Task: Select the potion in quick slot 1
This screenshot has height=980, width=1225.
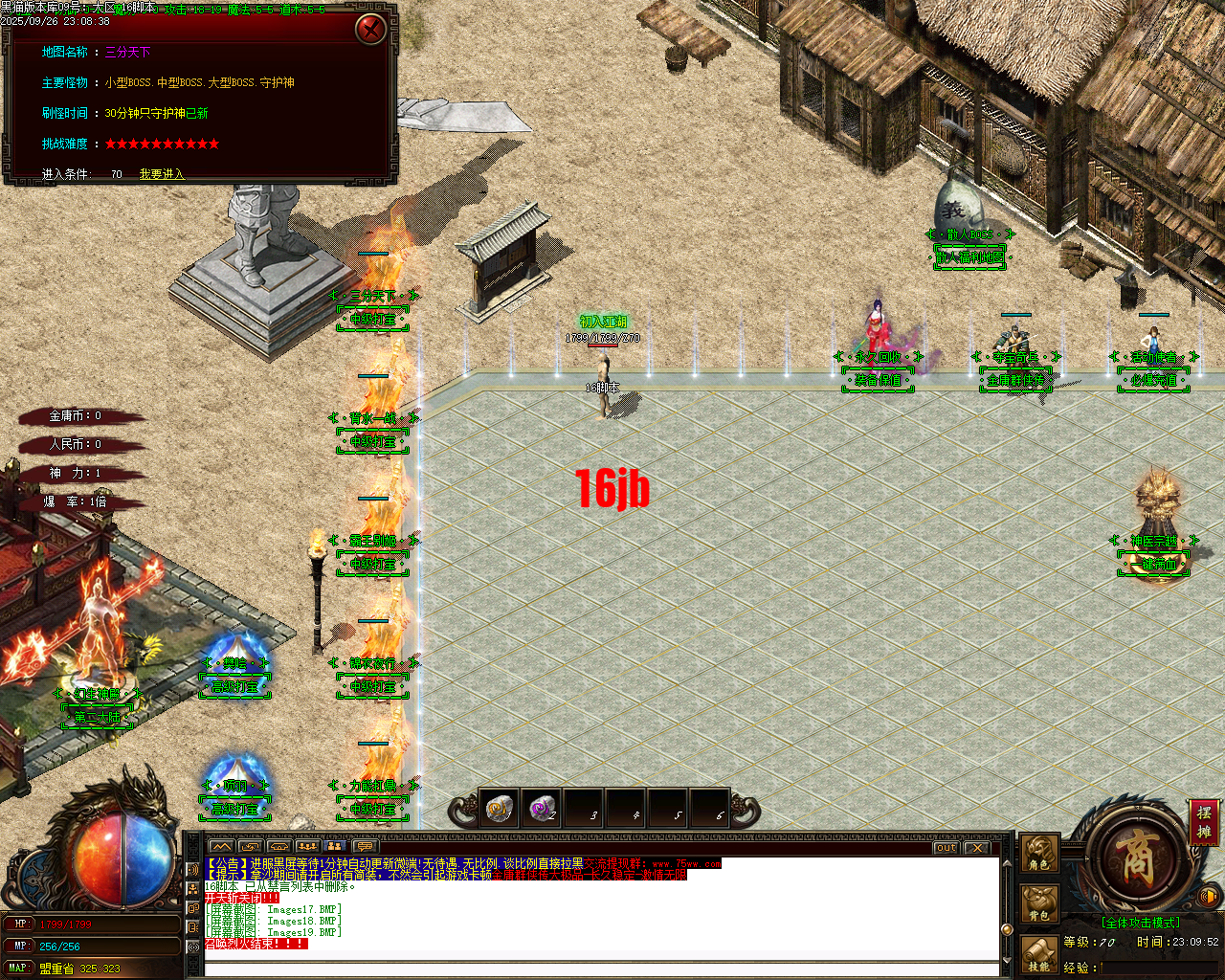Action: pos(501,809)
